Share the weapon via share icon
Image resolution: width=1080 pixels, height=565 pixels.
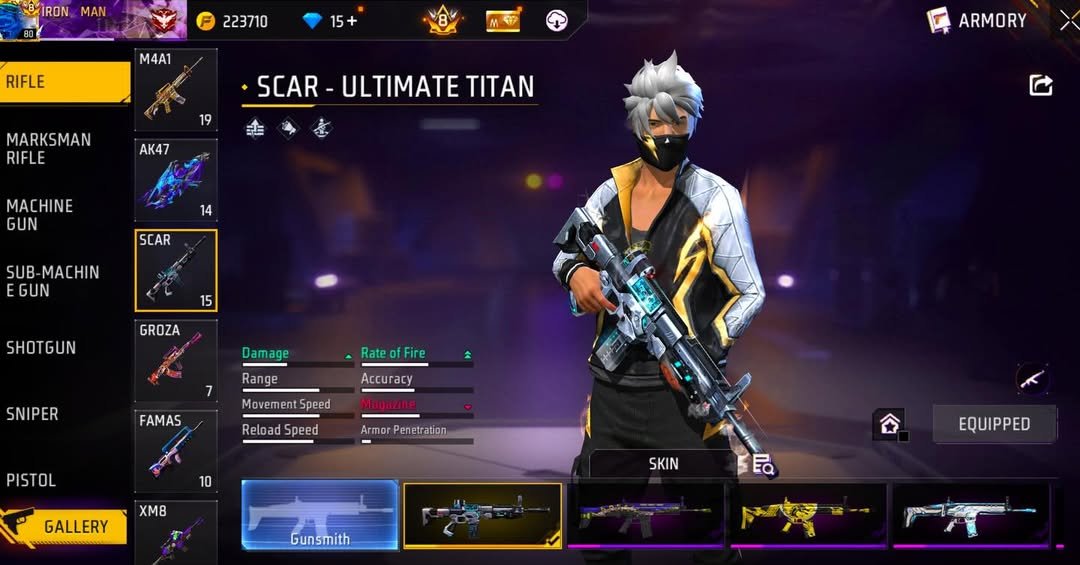pos(1041,86)
